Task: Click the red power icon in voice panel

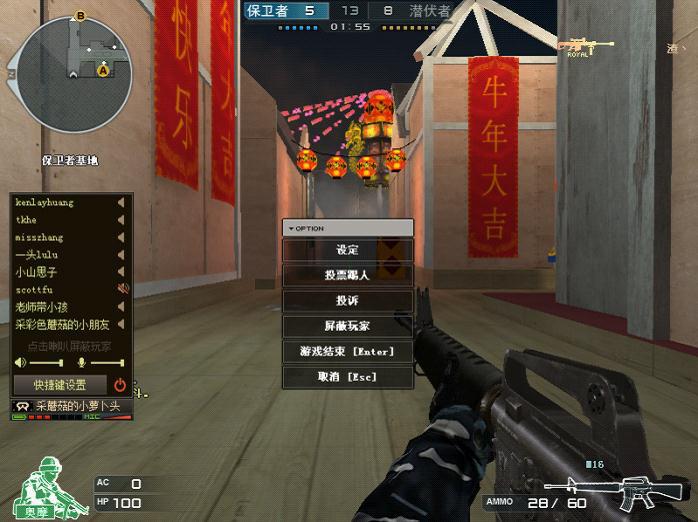Action: [x=120, y=384]
